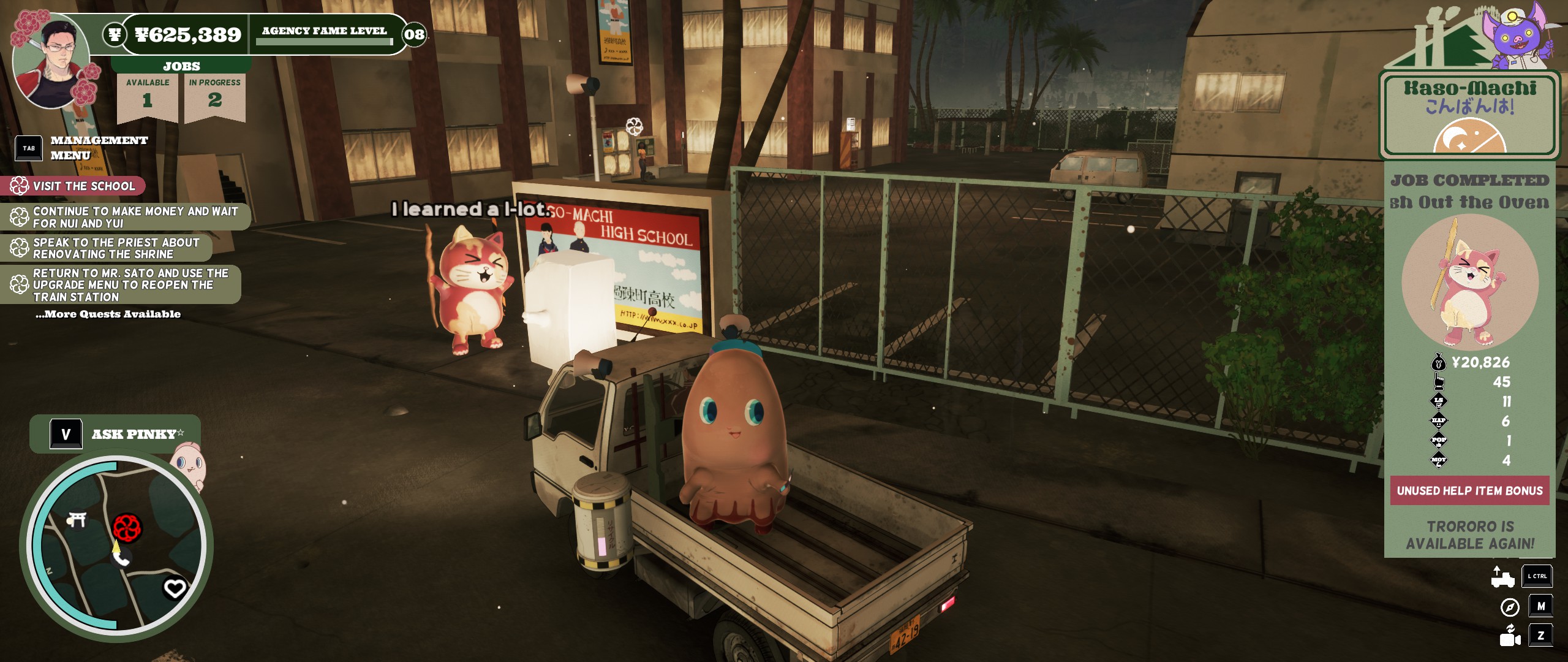Image resolution: width=1568 pixels, height=662 pixels.
Task: Click the heart marker on minimap
Action: 175,588
